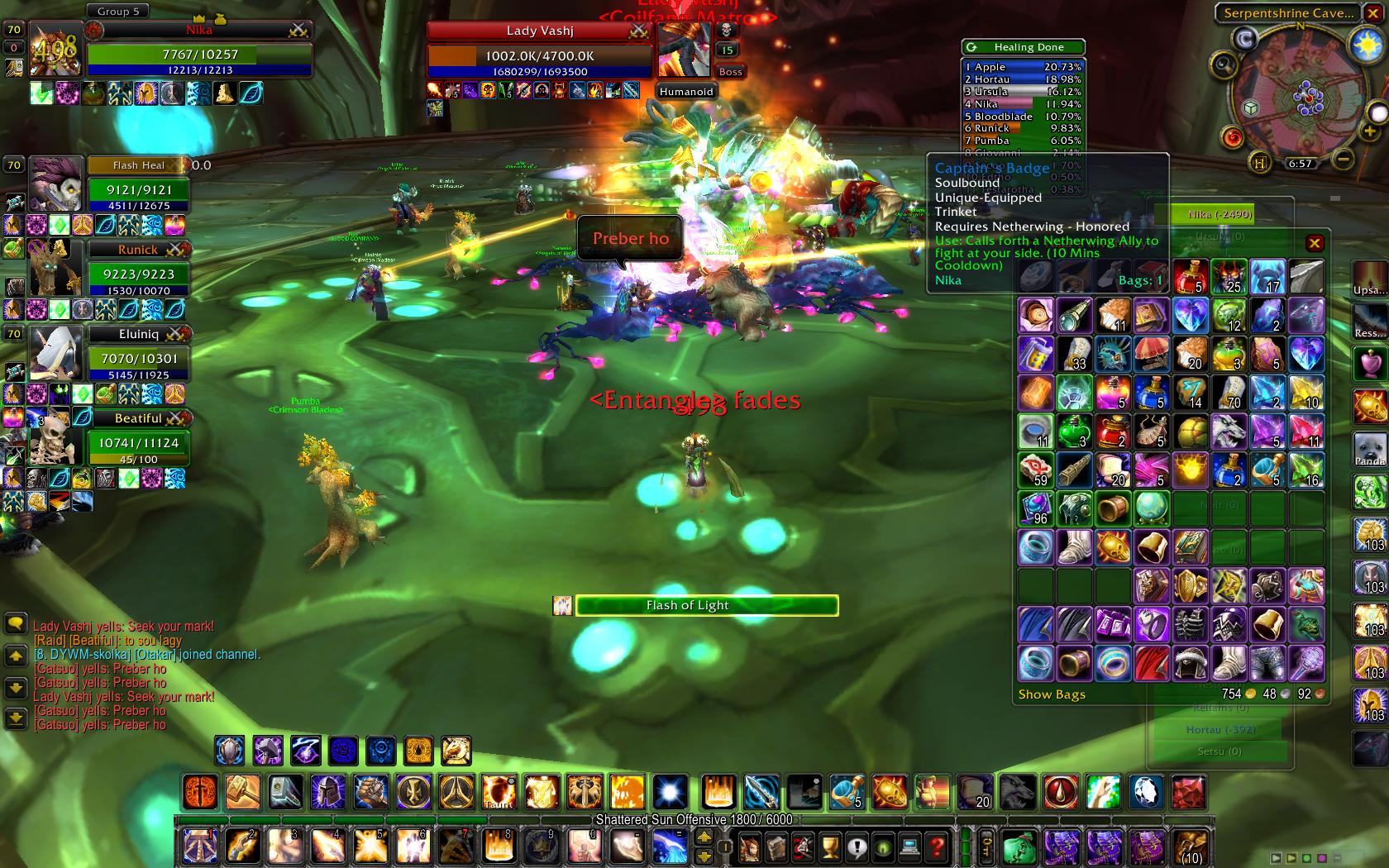
Task: Select party member Eluiniq's frame
Action: (x=138, y=358)
